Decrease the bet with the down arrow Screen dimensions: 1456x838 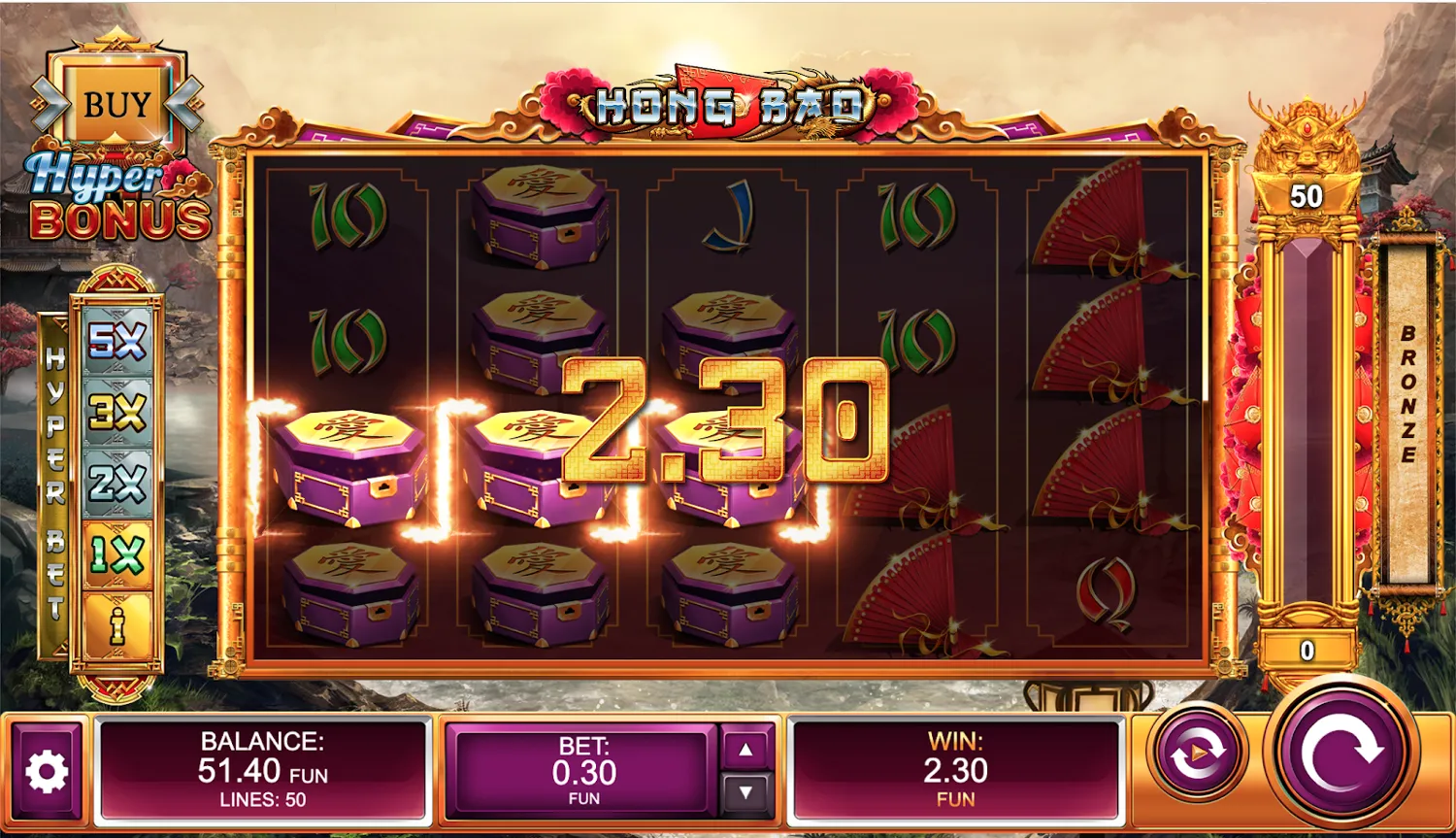pyautogui.click(x=745, y=789)
